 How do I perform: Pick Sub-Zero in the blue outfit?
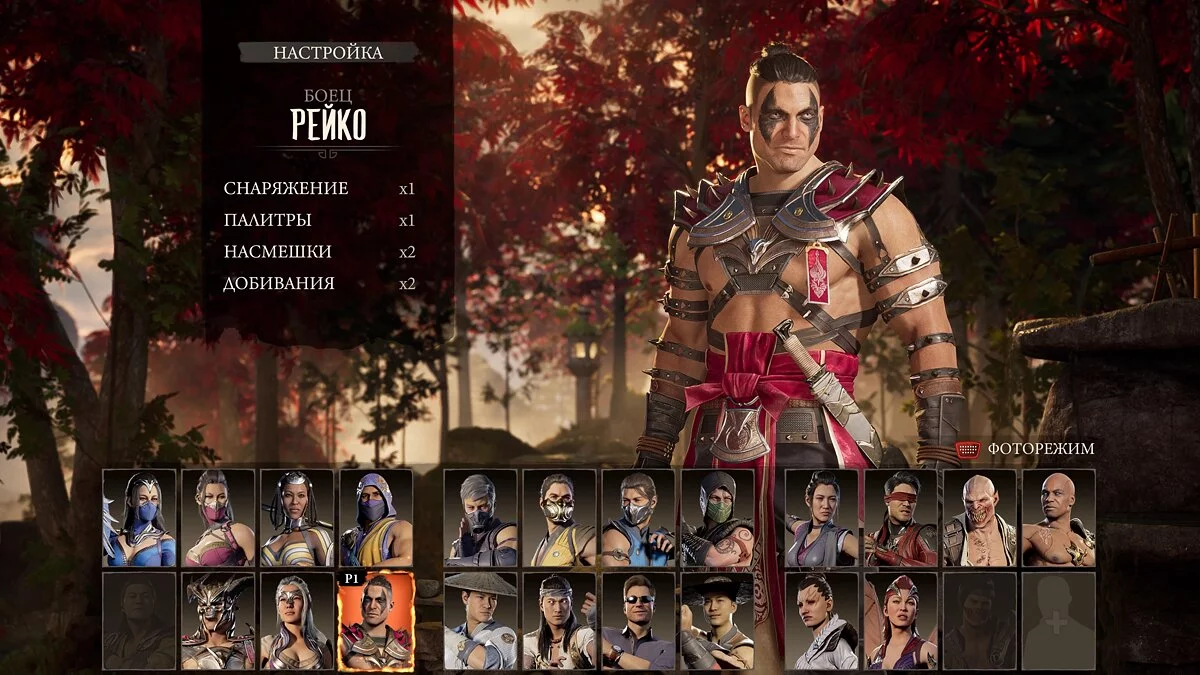click(638, 518)
